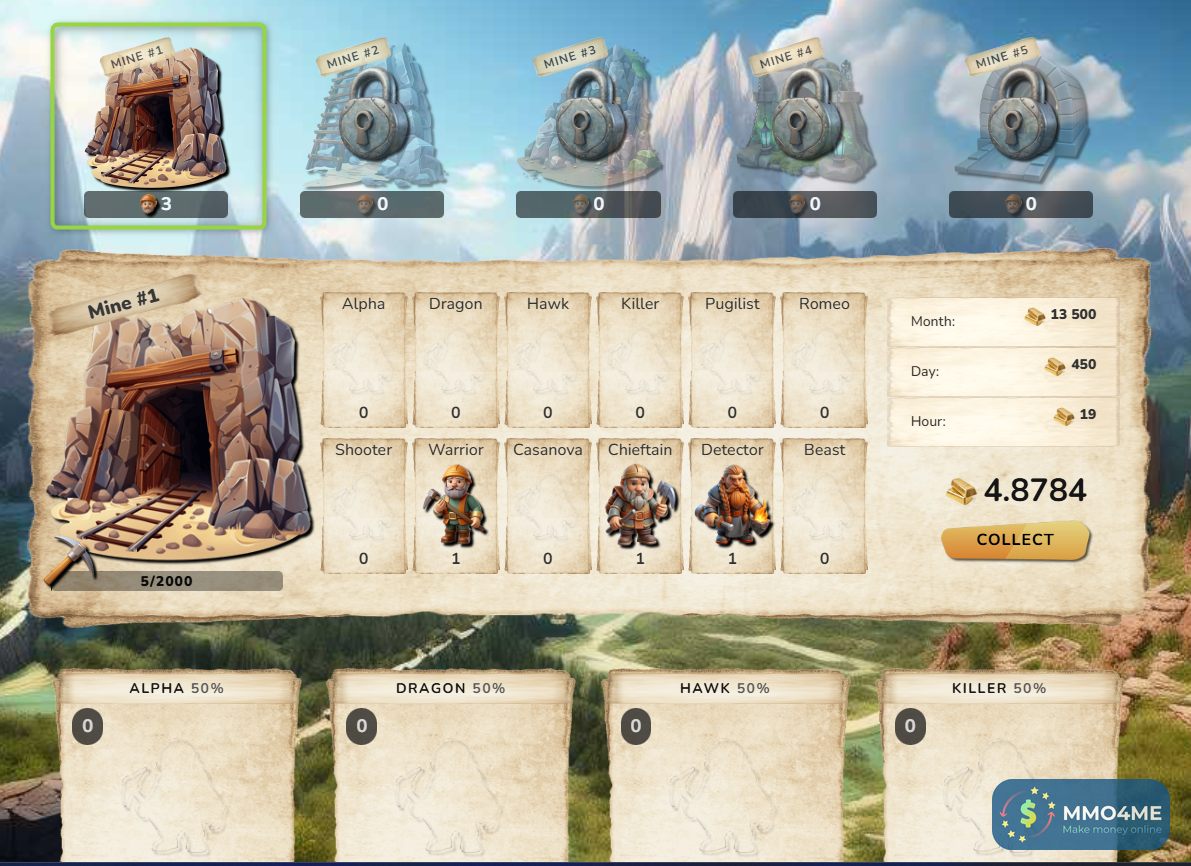Click the empty Alpha miner slot
The image size is (1191, 866).
[x=364, y=360]
